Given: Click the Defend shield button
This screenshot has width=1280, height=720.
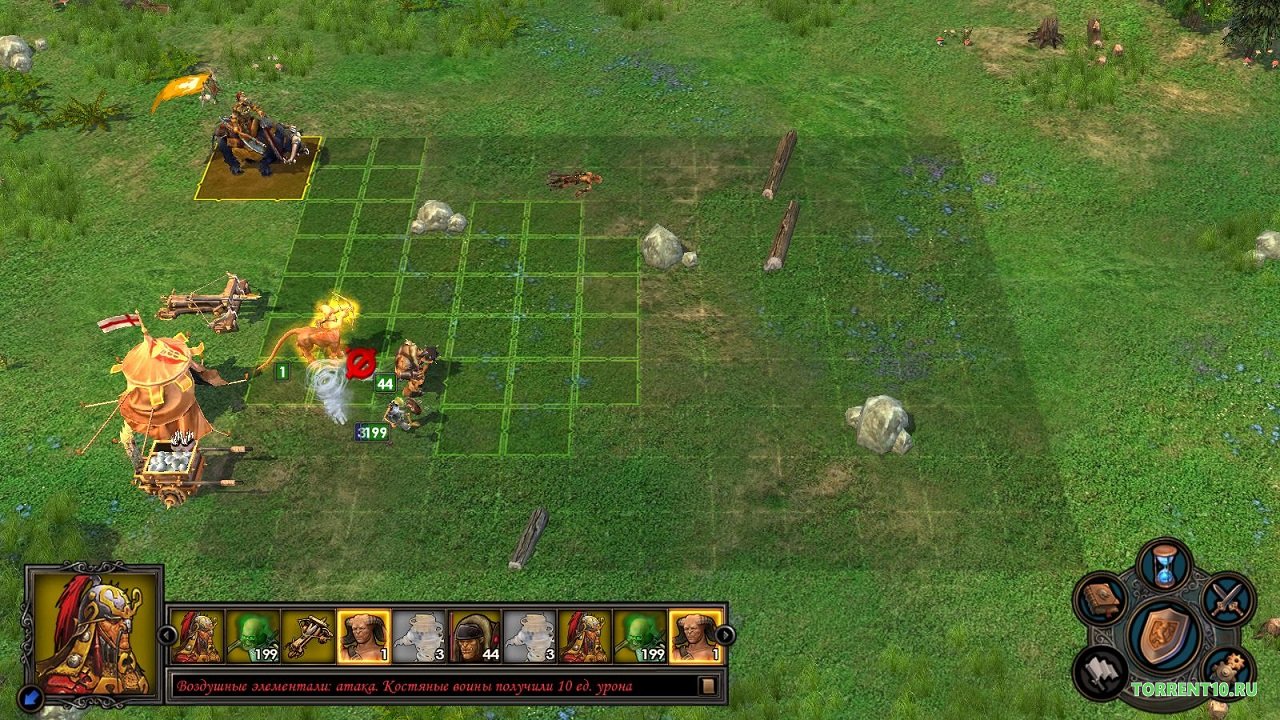Looking at the screenshot, I should click(x=1164, y=634).
